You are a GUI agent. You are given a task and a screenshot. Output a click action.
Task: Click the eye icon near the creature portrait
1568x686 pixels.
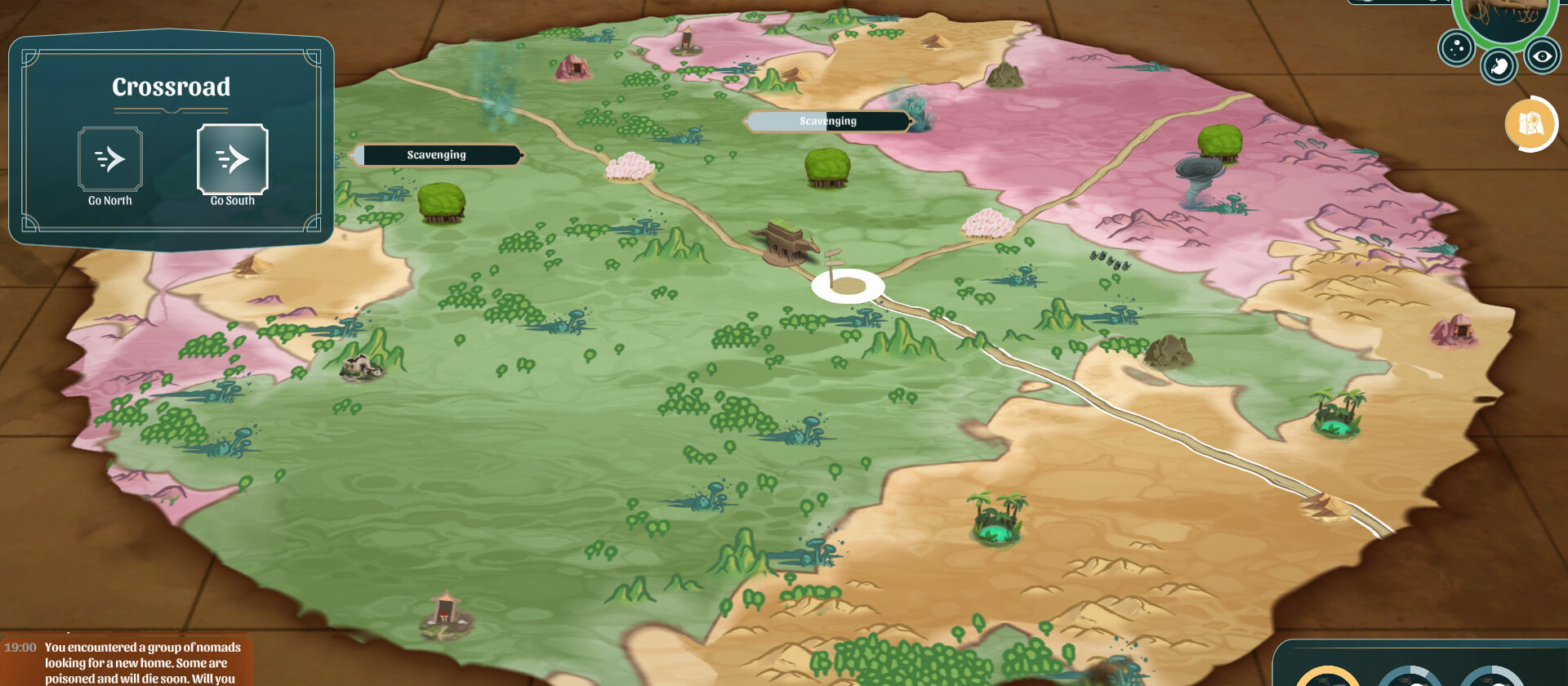1542,56
